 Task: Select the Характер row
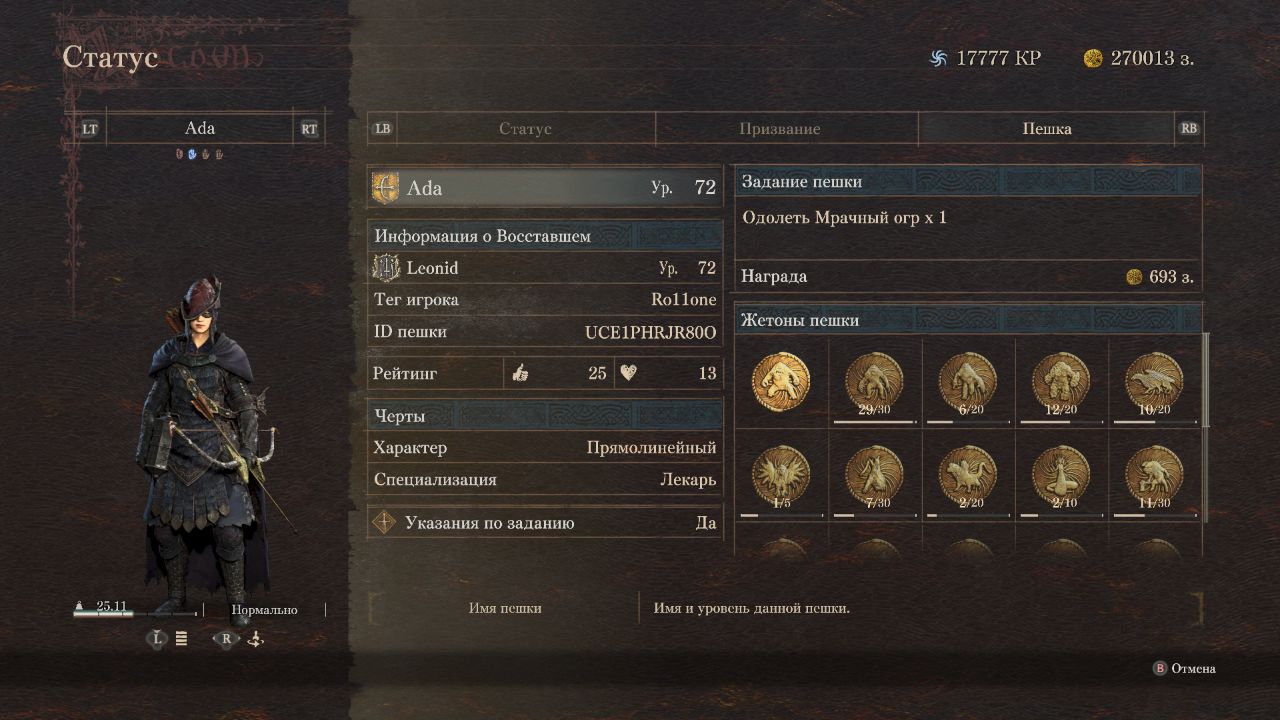[x=545, y=448]
